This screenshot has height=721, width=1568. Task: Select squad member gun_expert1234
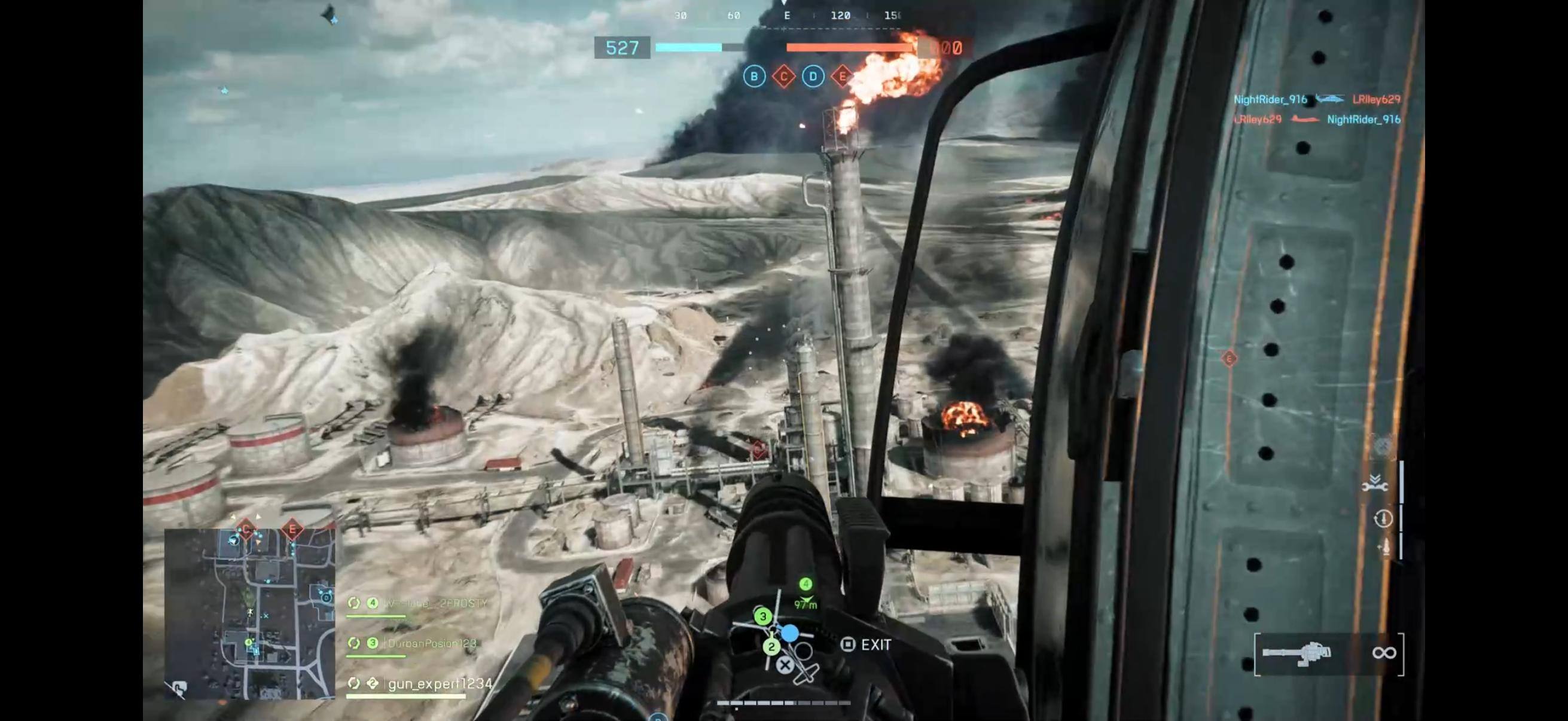(x=440, y=684)
